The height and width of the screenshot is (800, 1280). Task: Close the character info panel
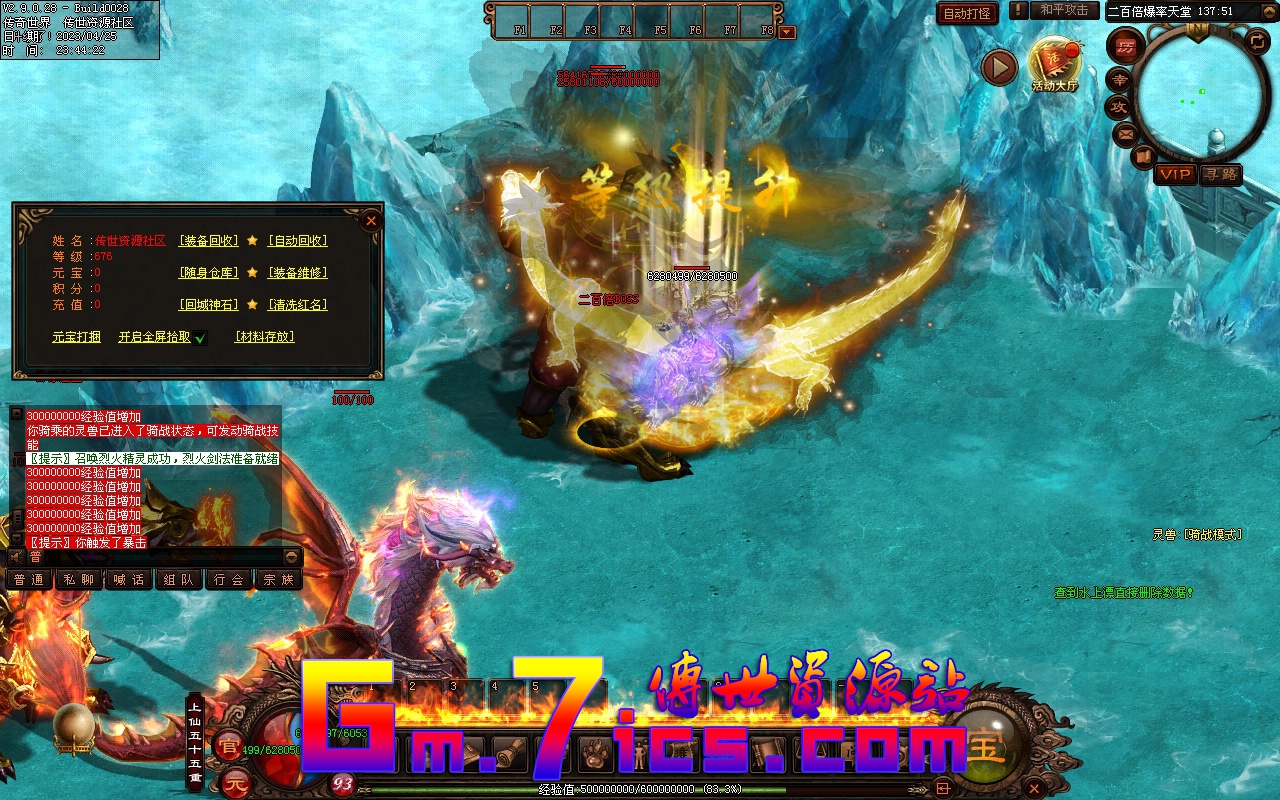point(371,220)
